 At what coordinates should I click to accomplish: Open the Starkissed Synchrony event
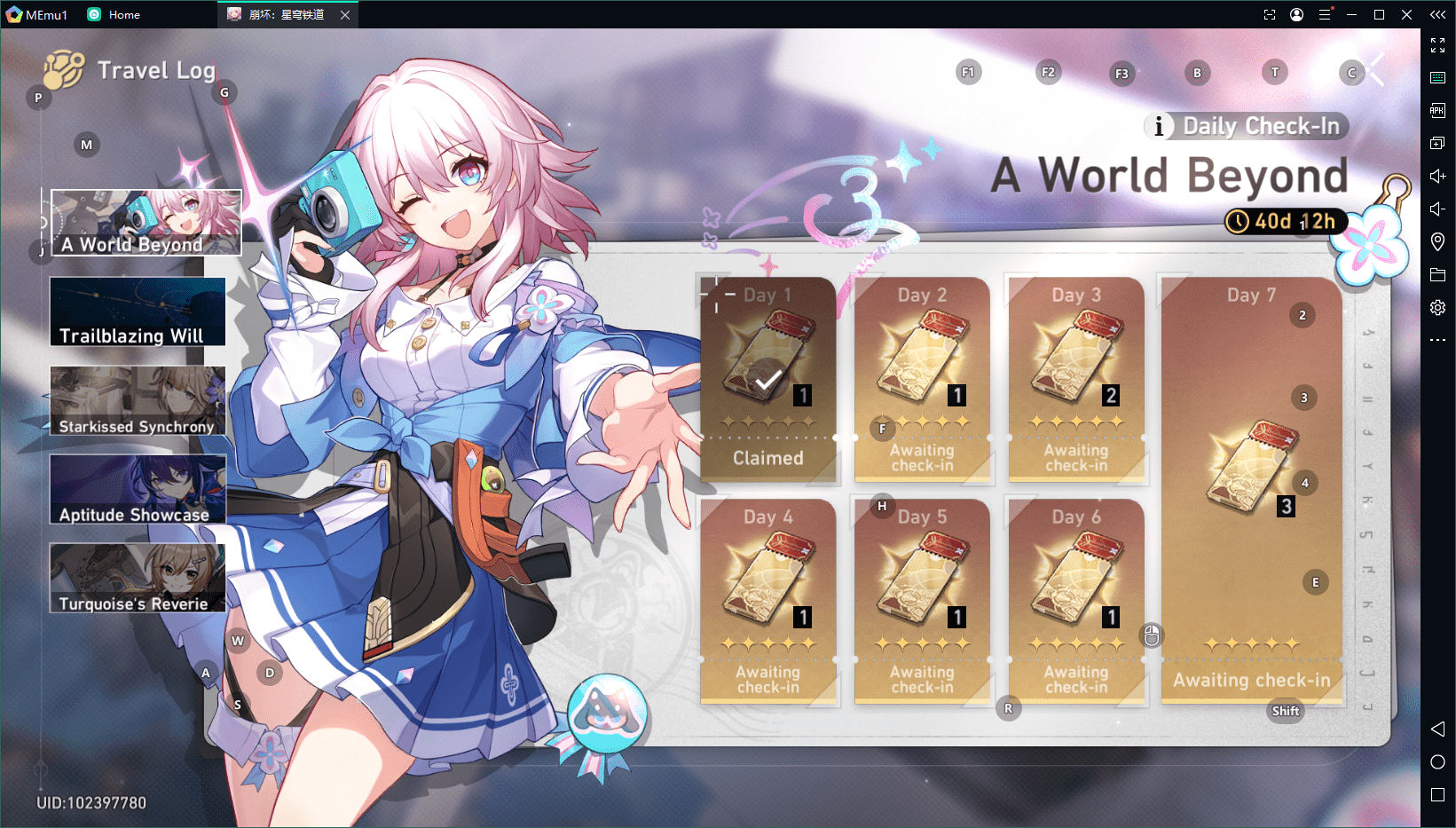138,401
